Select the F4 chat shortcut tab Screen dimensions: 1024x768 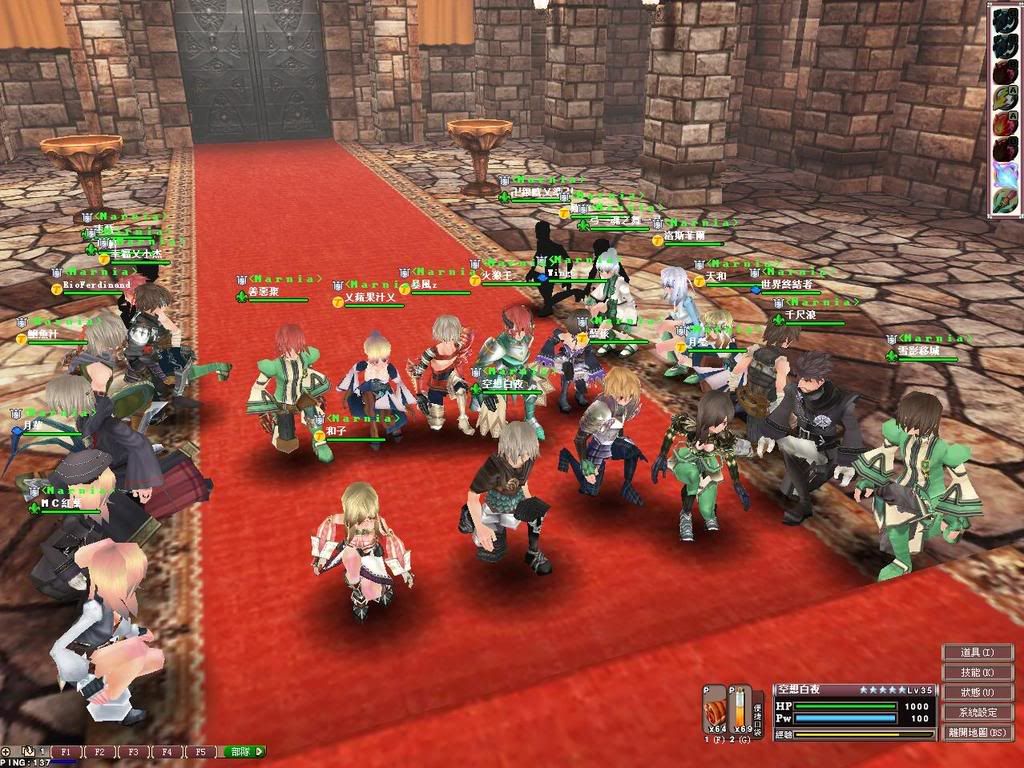click(167, 751)
